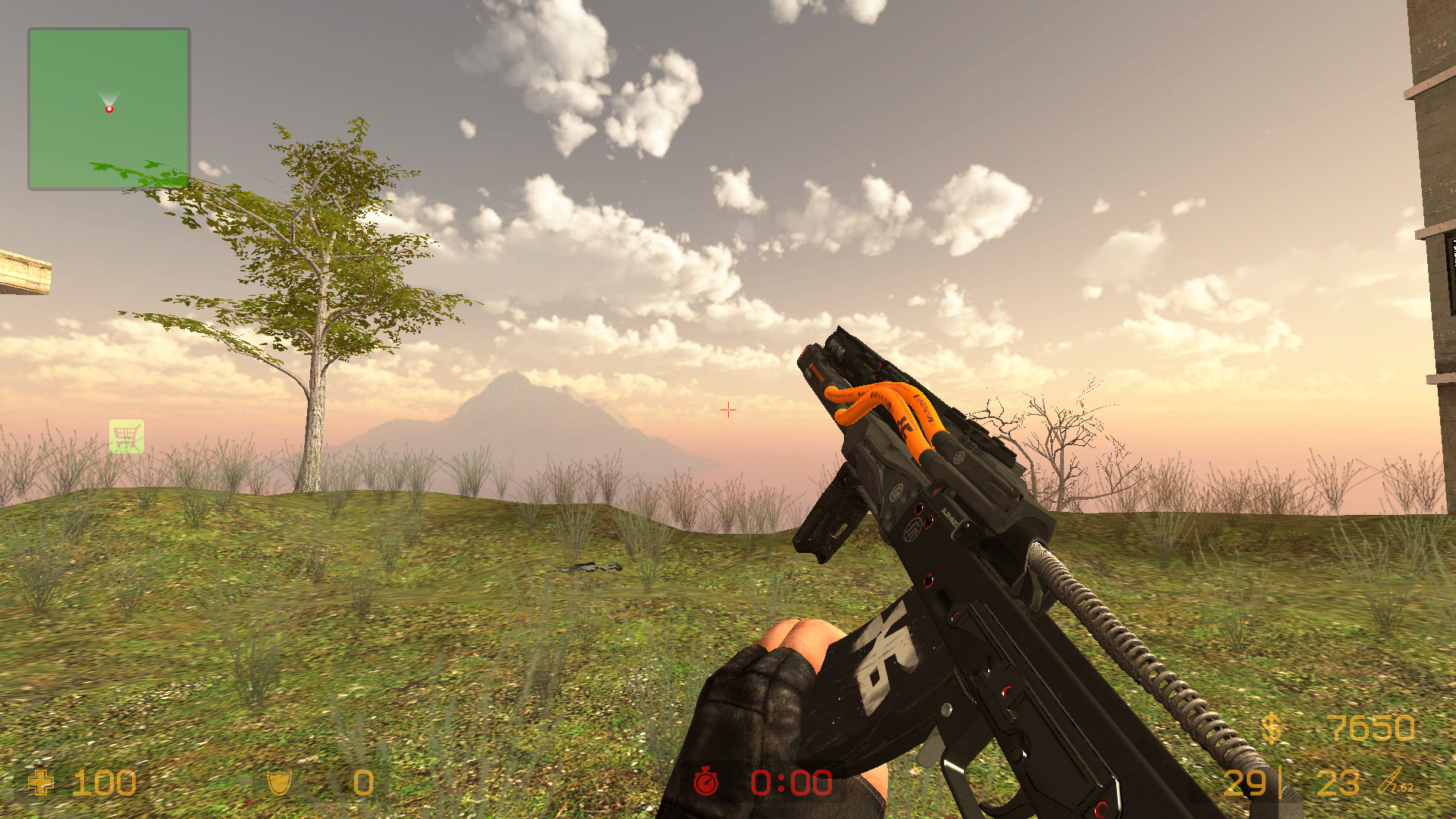Select the health cross icon

coord(42,783)
